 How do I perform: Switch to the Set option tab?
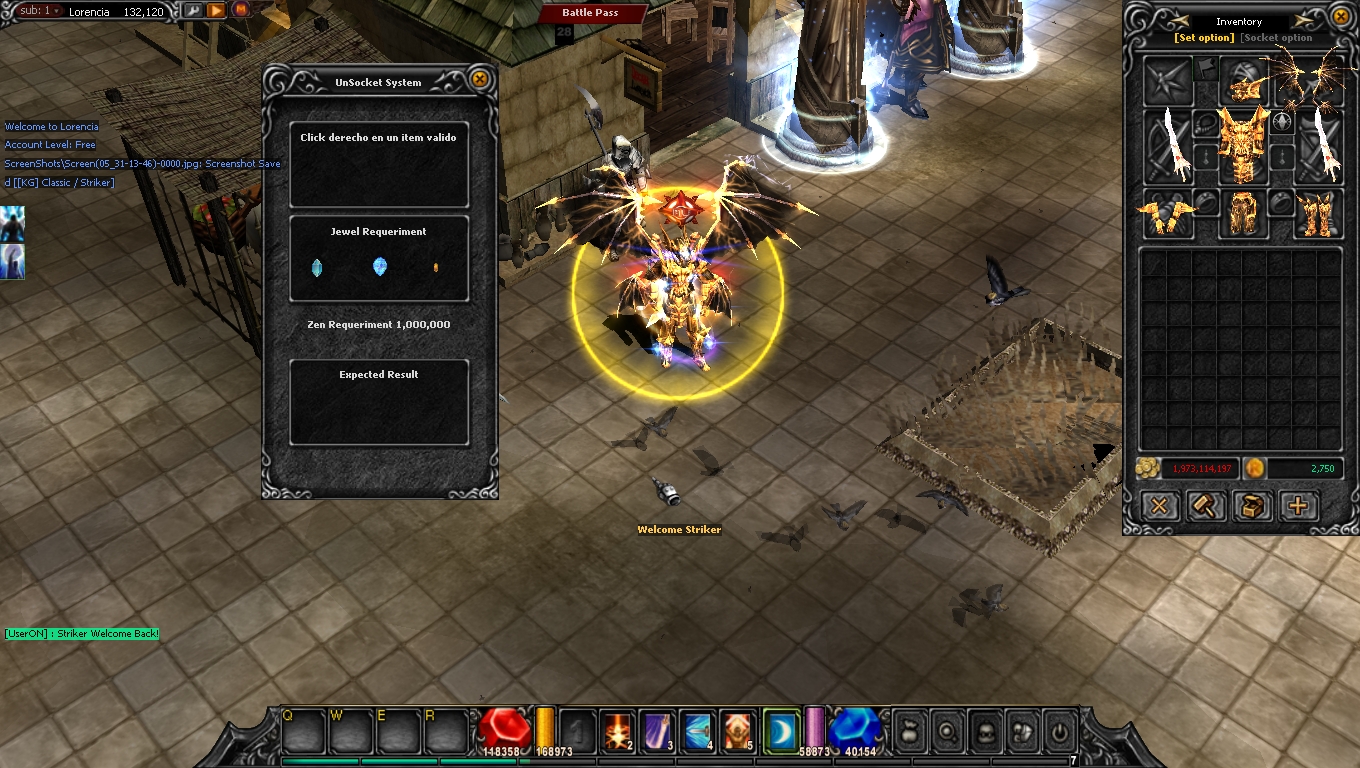pyautogui.click(x=1204, y=38)
